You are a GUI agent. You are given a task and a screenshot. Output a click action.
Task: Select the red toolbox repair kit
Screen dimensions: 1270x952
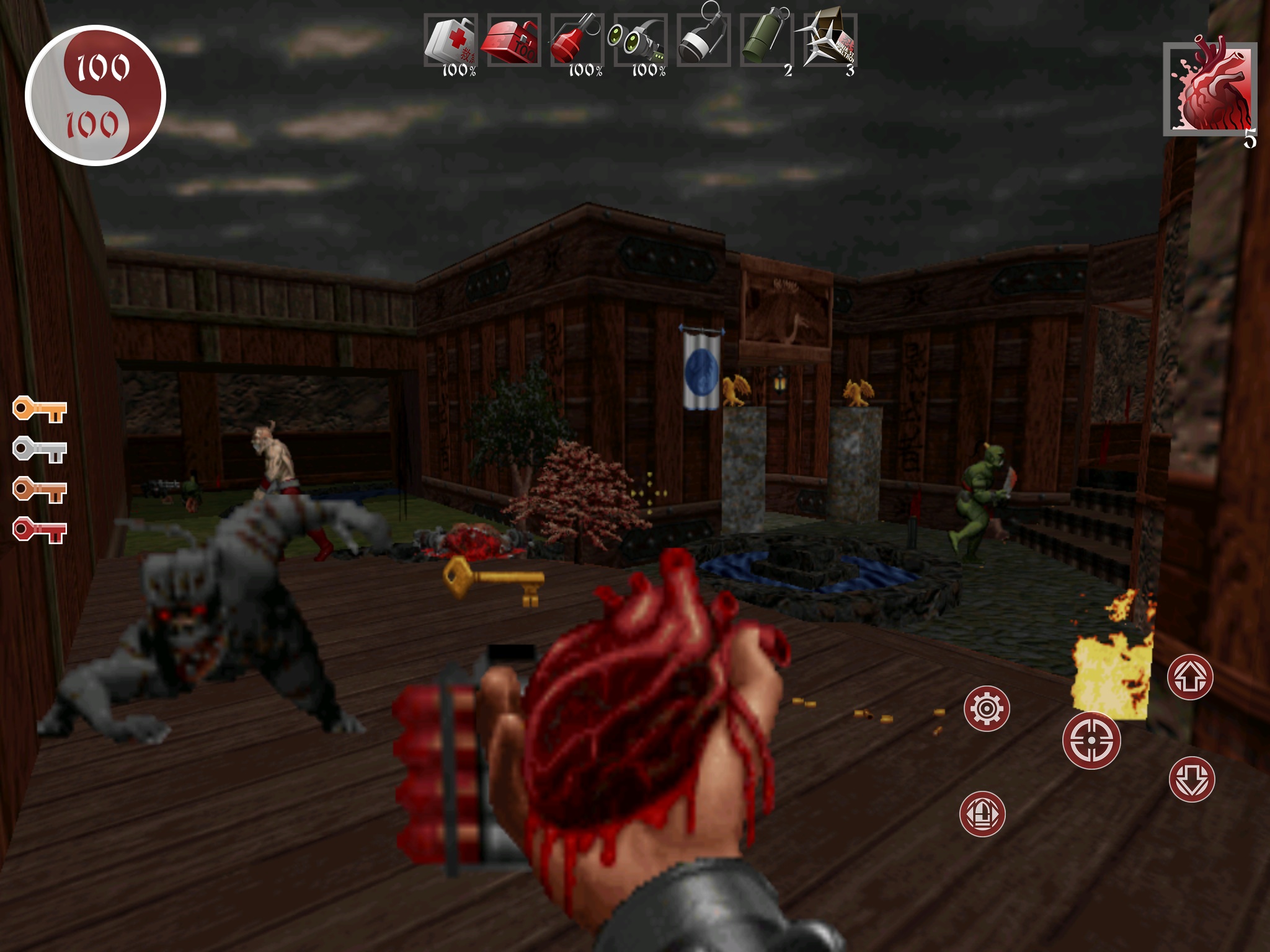(514, 41)
